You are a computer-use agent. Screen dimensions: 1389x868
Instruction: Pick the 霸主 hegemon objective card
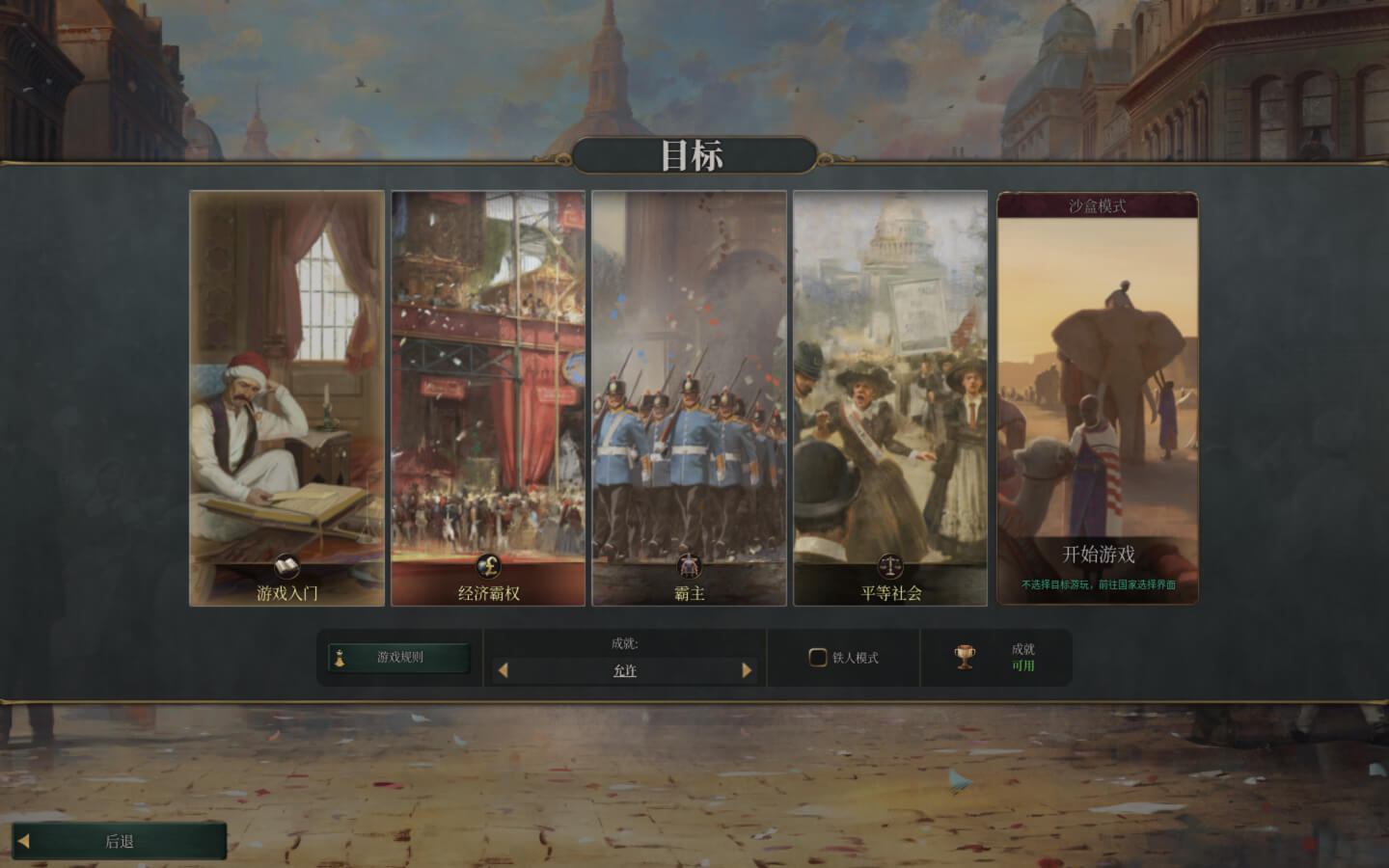(x=689, y=397)
